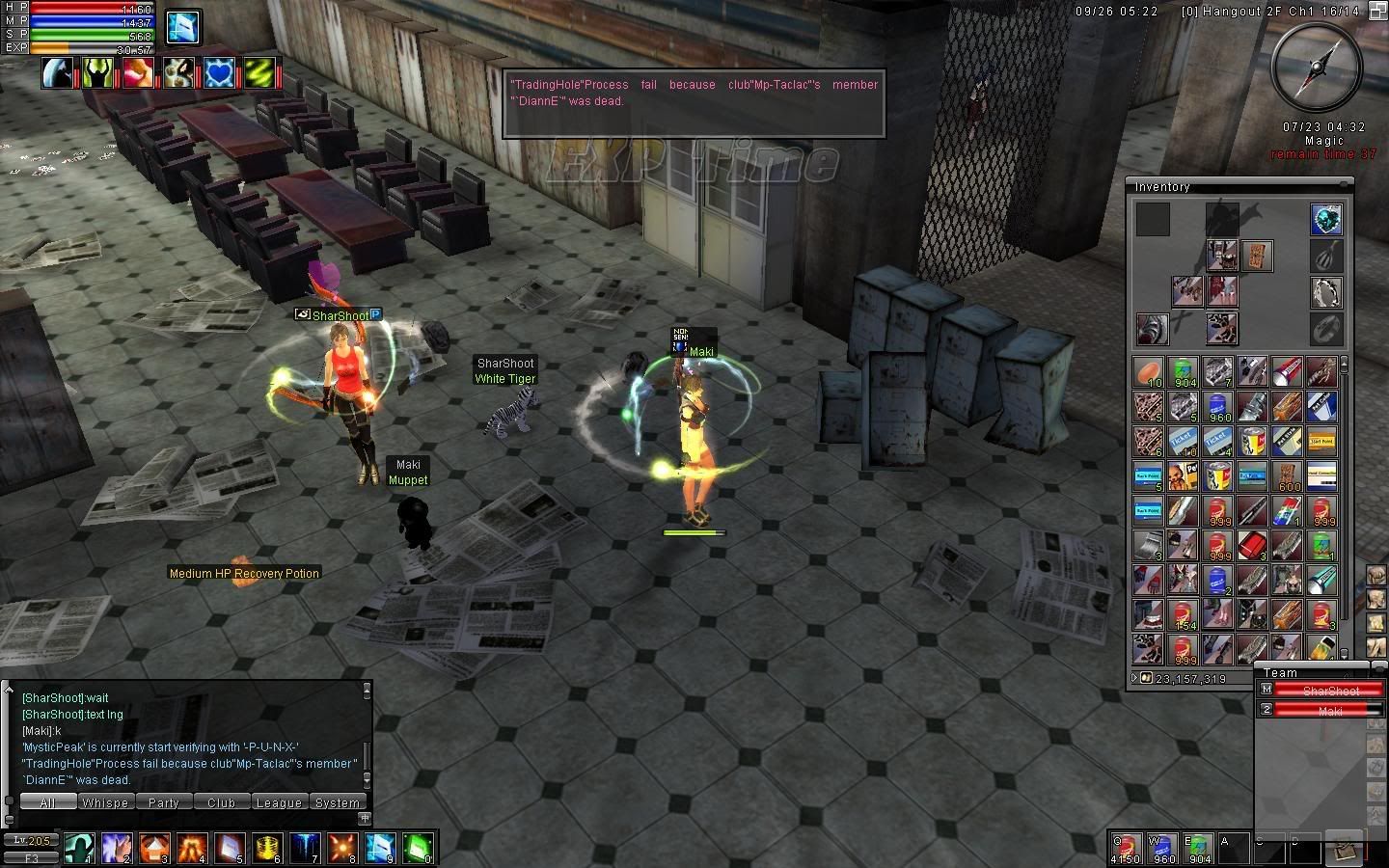Click the compass minimap
Viewport: 1389px width, 868px height.
point(1317,66)
